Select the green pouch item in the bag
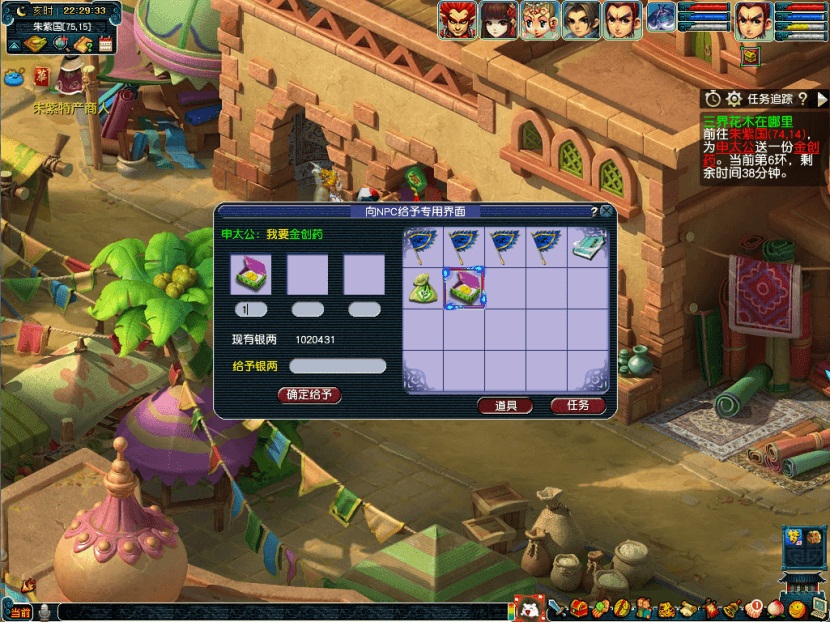 pos(423,288)
